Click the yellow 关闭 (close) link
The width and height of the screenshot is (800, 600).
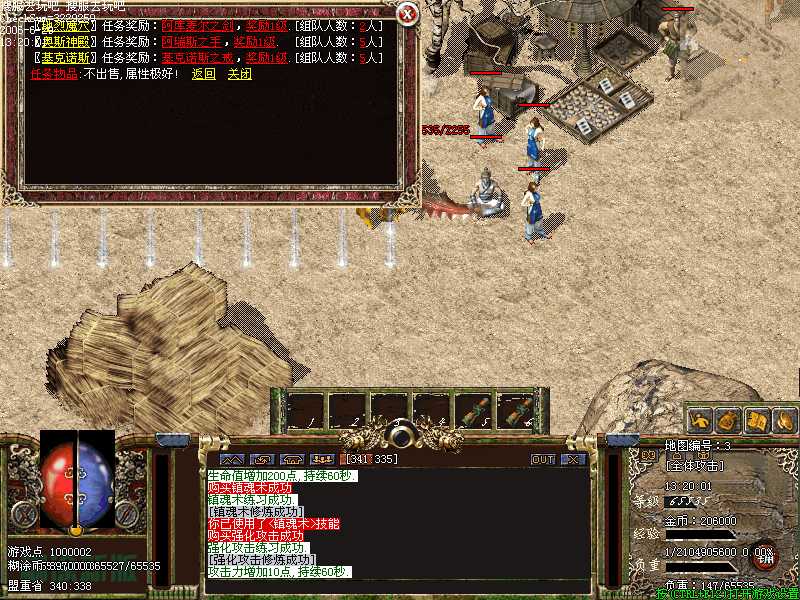pyautogui.click(x=239, y=74)
